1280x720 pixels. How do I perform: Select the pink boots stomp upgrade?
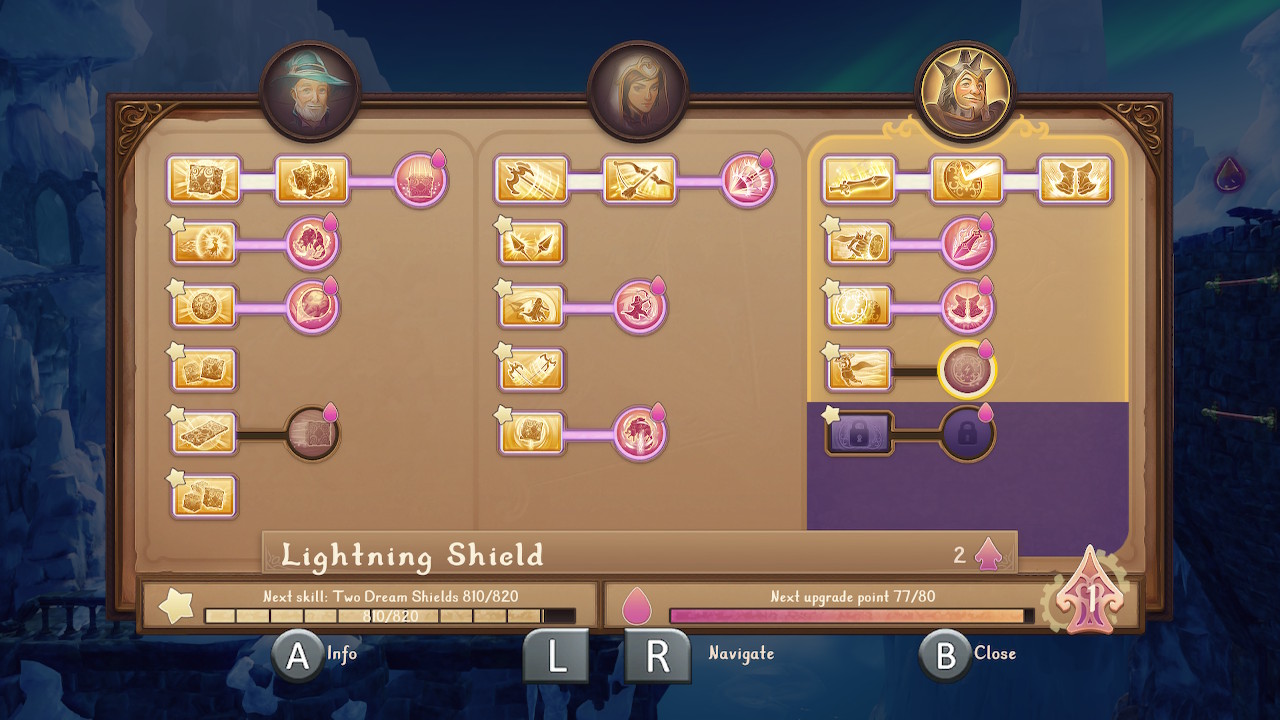pos(967,306)
